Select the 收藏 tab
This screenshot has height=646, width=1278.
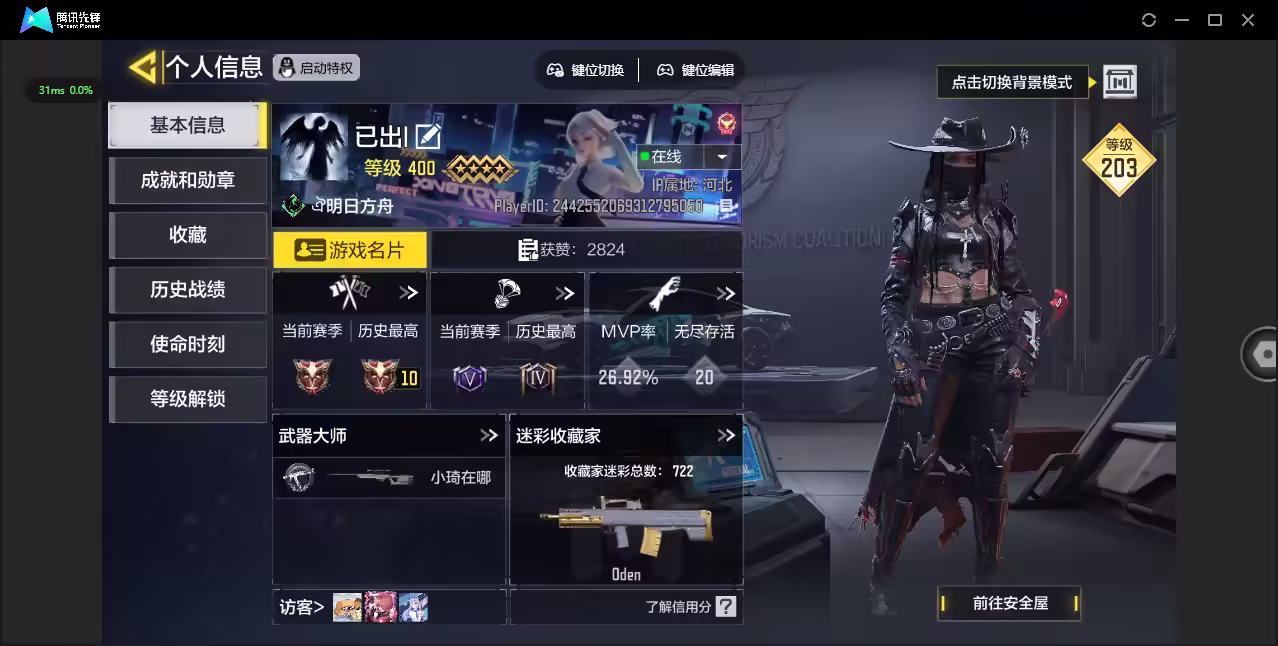pos(187,235)
